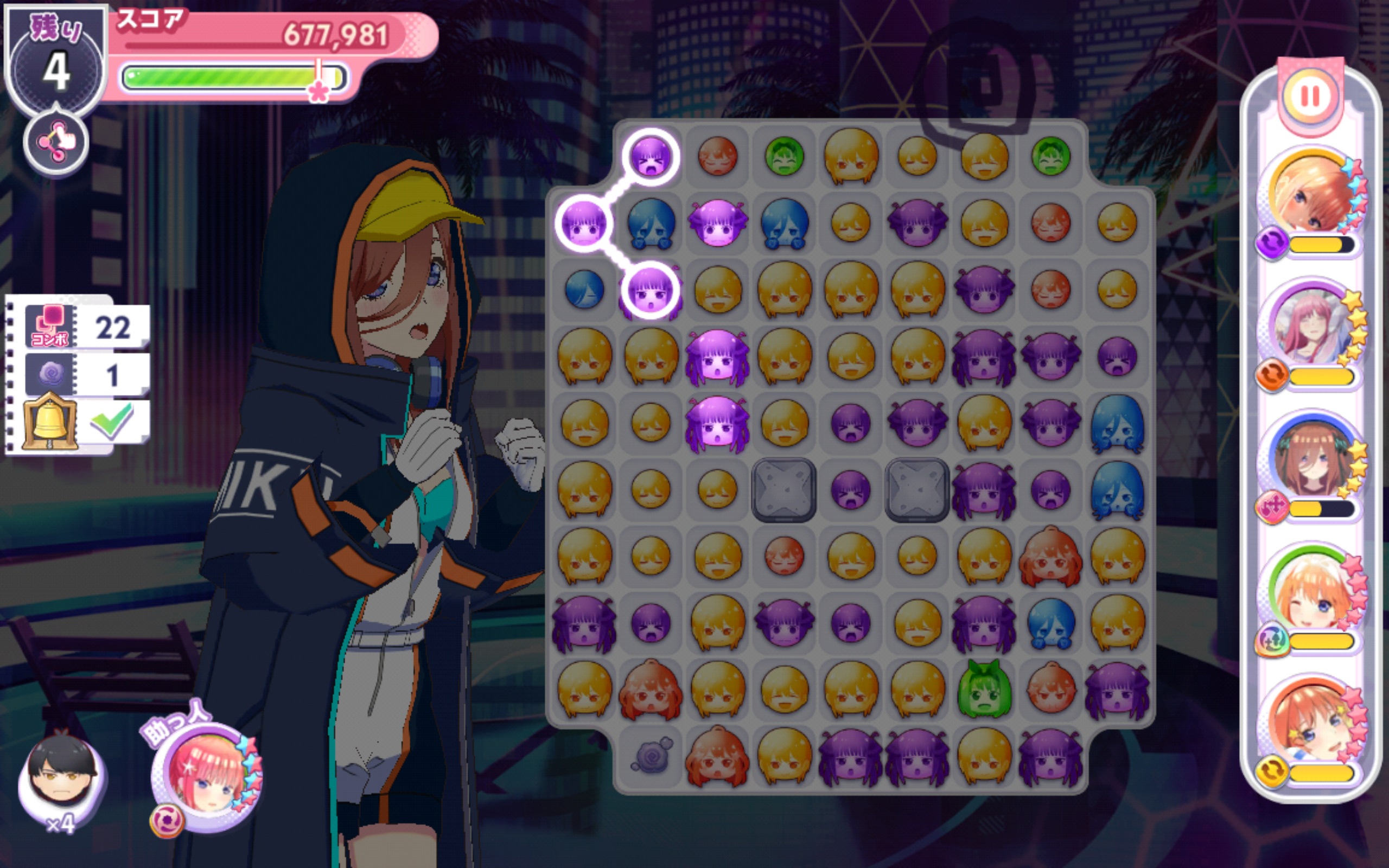Trigger the brown-haired headband girl's skill portrait
1389x868 pixels.
[1312, 459]
